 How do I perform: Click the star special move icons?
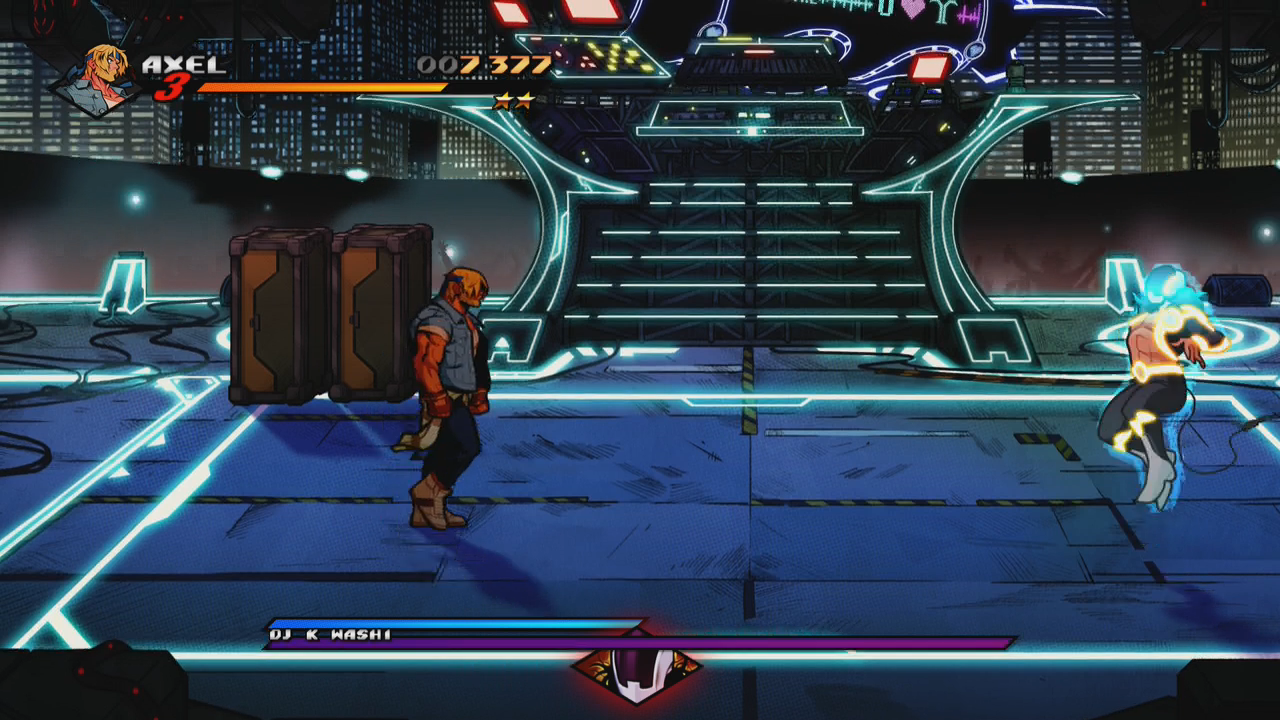(514, 101)
